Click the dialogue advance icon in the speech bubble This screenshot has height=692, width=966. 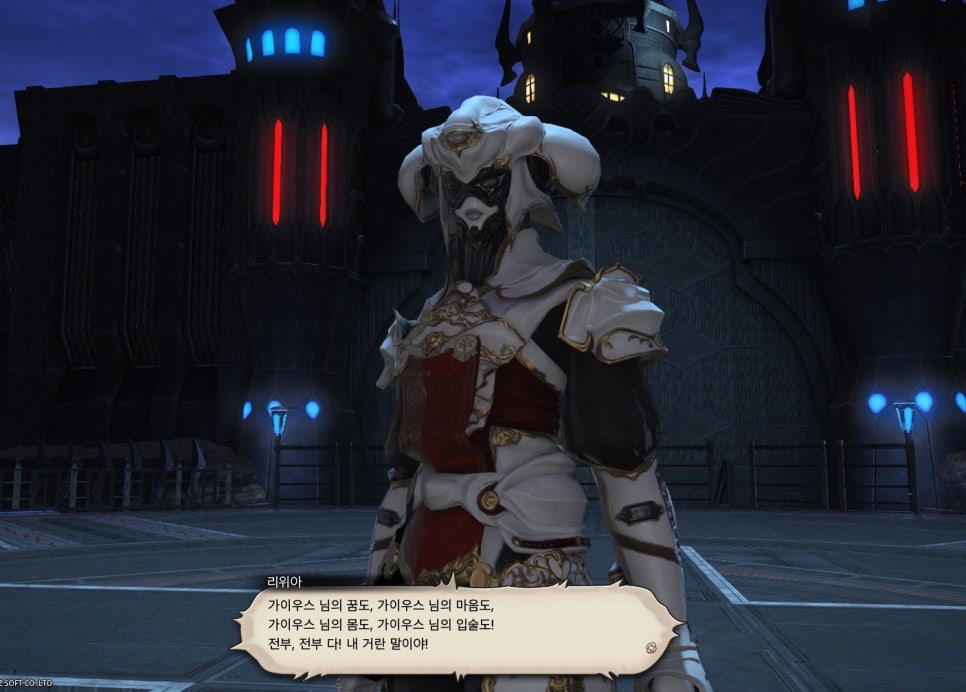click(651, 646)
